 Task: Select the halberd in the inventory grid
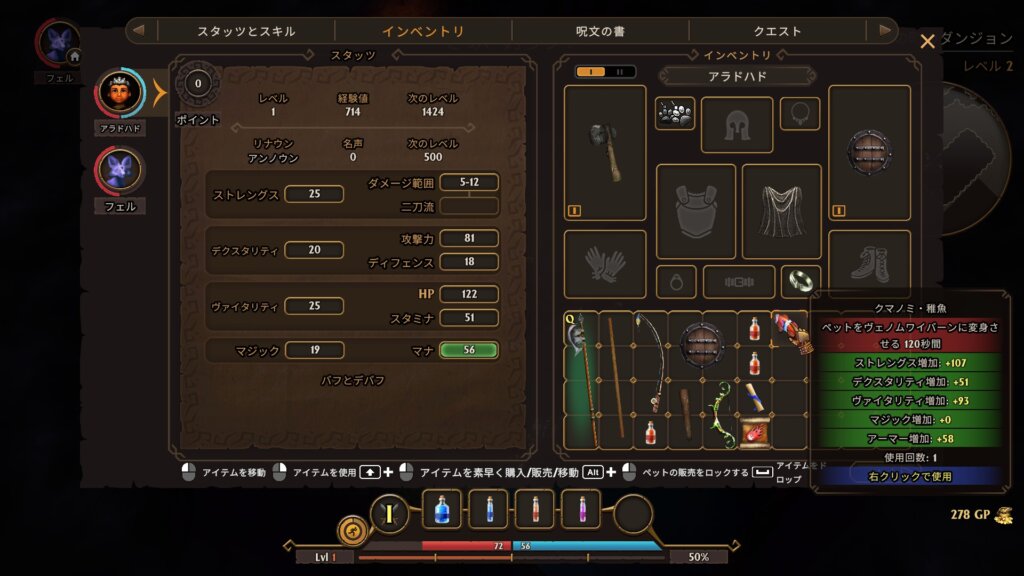tap(581, 380)
